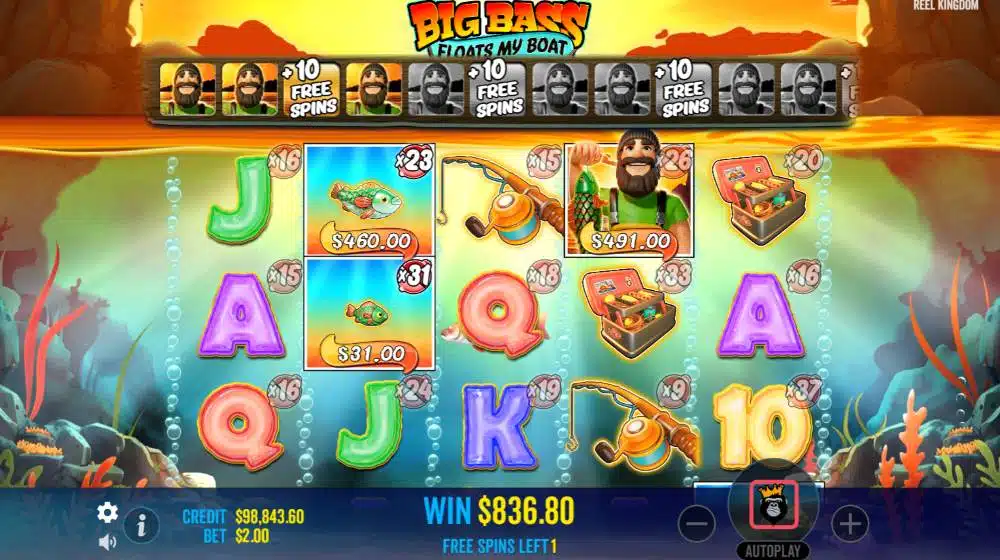Hit the round spin button with the gorilla logo

click(774, 507)
